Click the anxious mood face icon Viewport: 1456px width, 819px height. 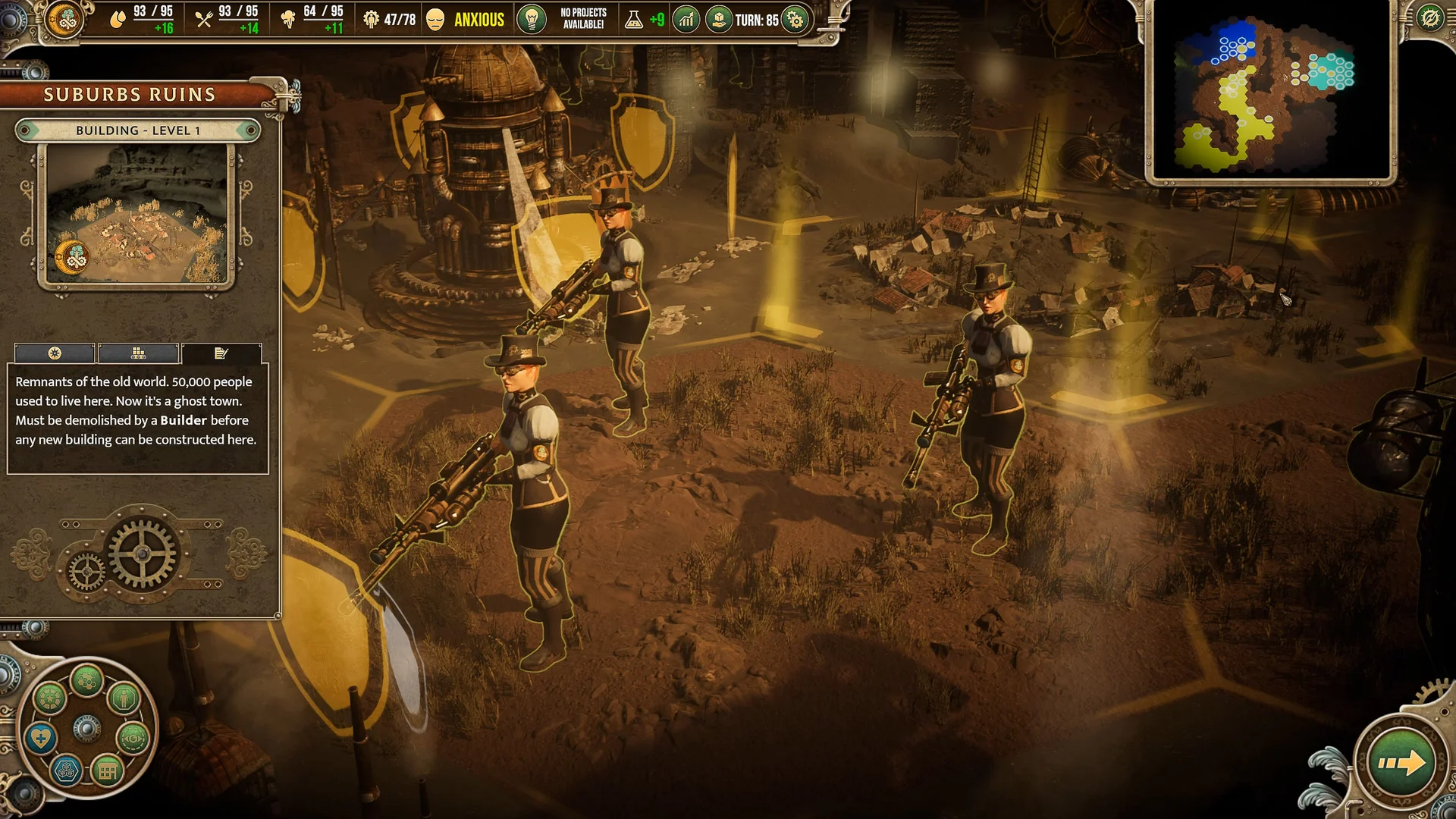[x=435, y=20]
